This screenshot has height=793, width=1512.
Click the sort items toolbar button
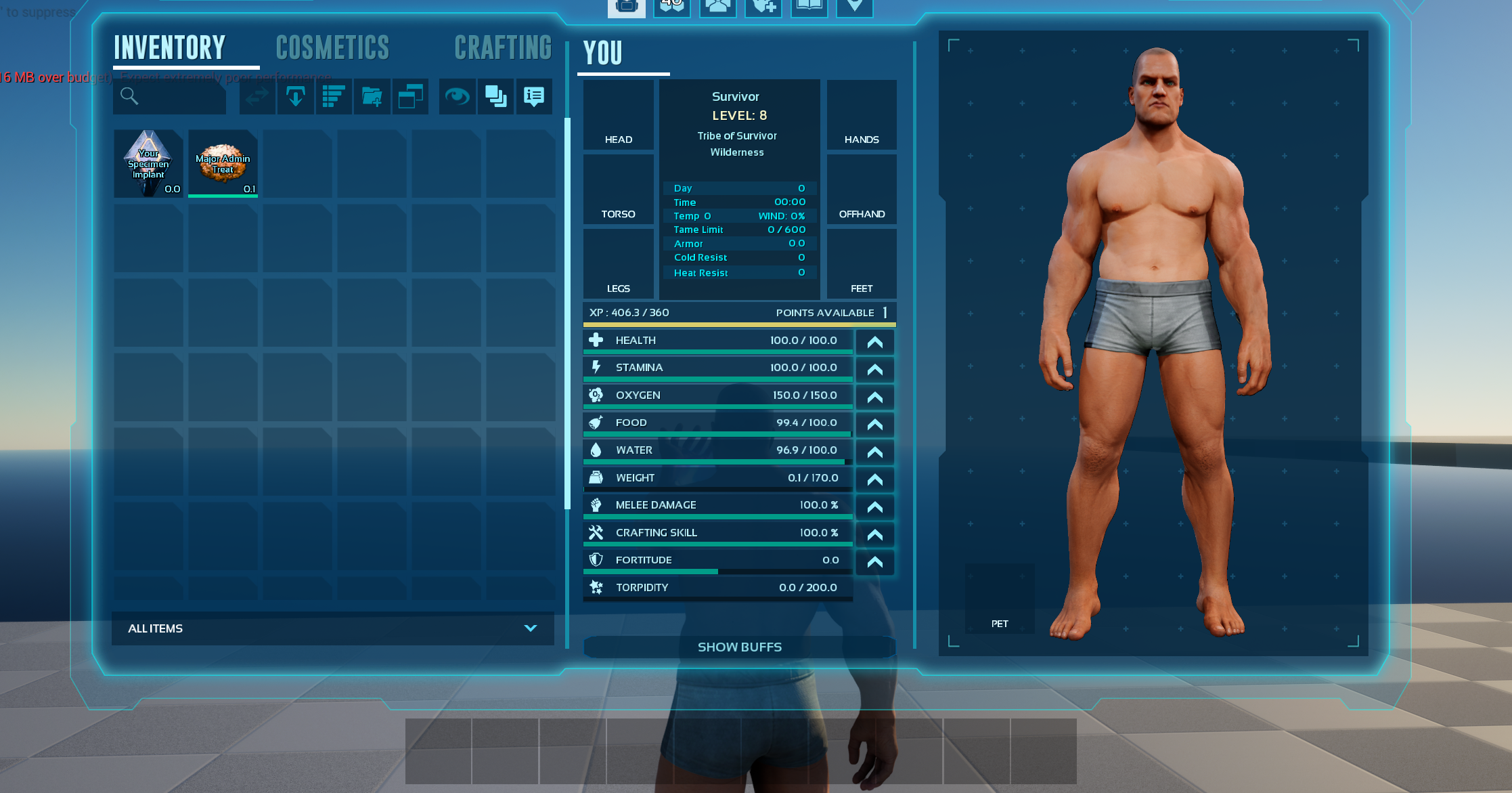pos(334,97)
